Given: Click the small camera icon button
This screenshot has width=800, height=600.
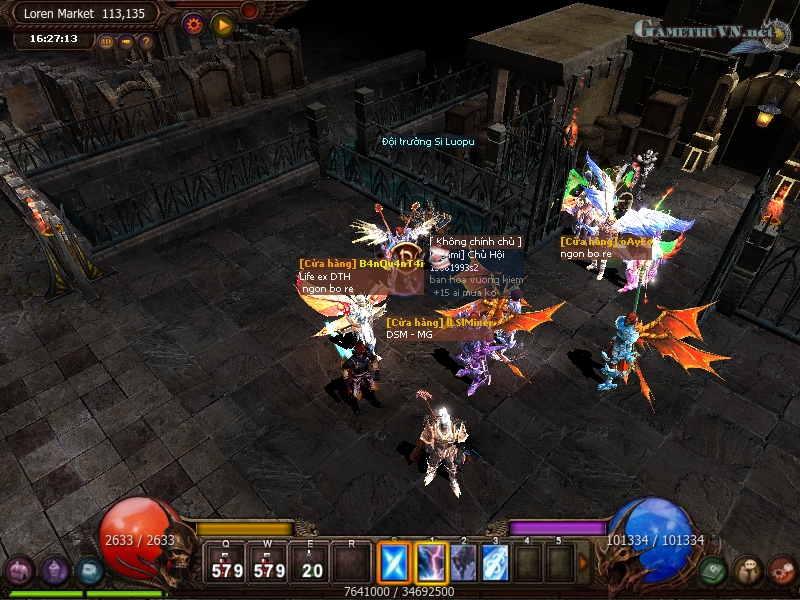Looking at the screenshot, I should point(126,42).
